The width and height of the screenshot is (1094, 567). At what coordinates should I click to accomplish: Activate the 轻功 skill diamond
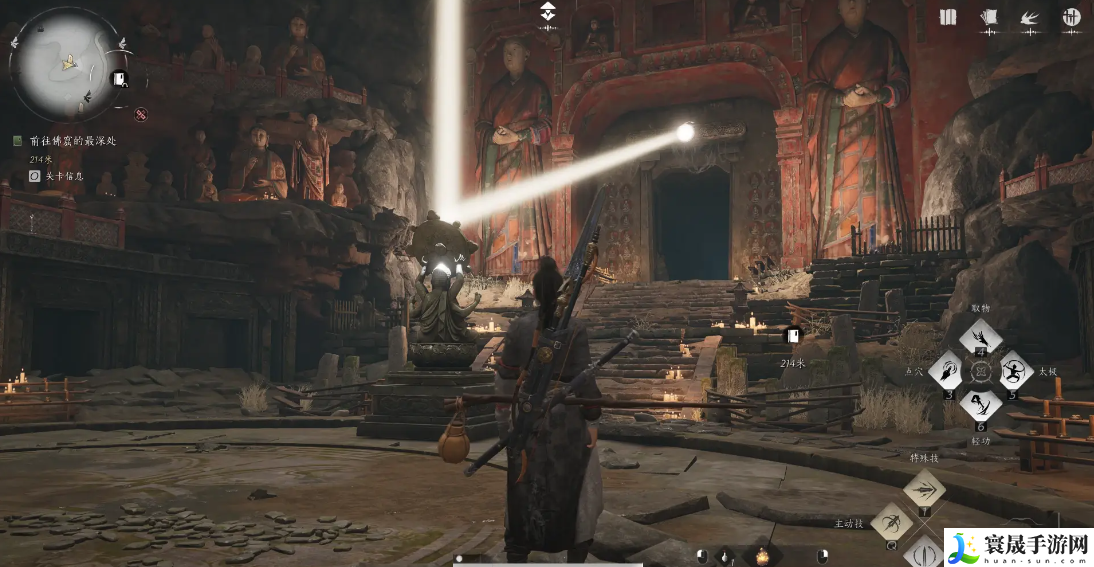980,404
